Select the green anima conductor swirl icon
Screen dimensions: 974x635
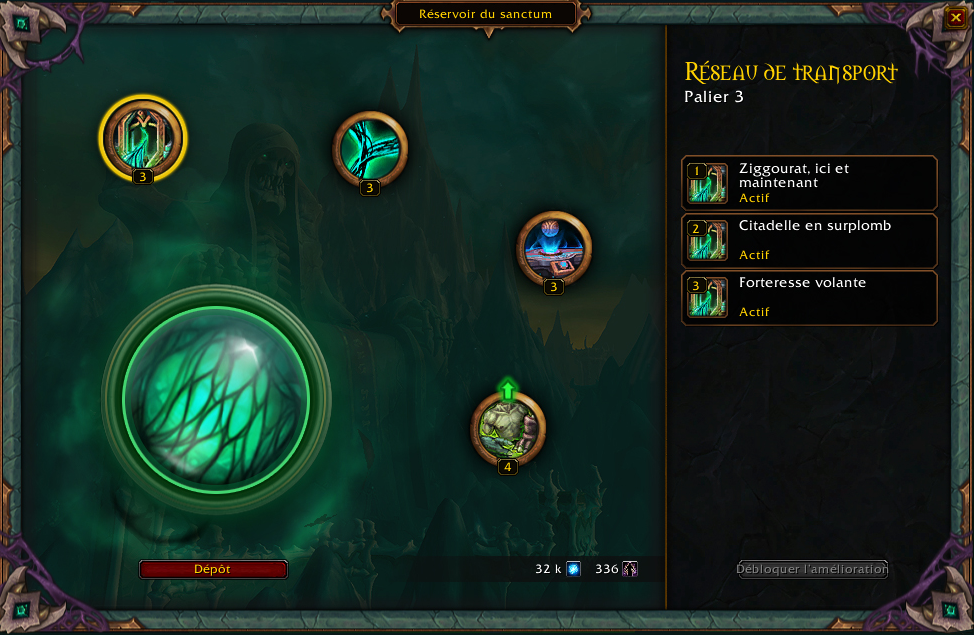tap(370, 149)
